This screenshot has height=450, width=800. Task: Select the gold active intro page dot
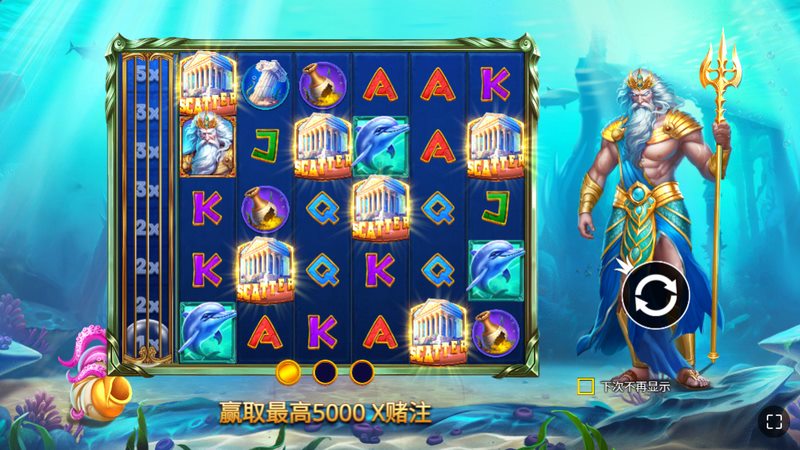288,372
